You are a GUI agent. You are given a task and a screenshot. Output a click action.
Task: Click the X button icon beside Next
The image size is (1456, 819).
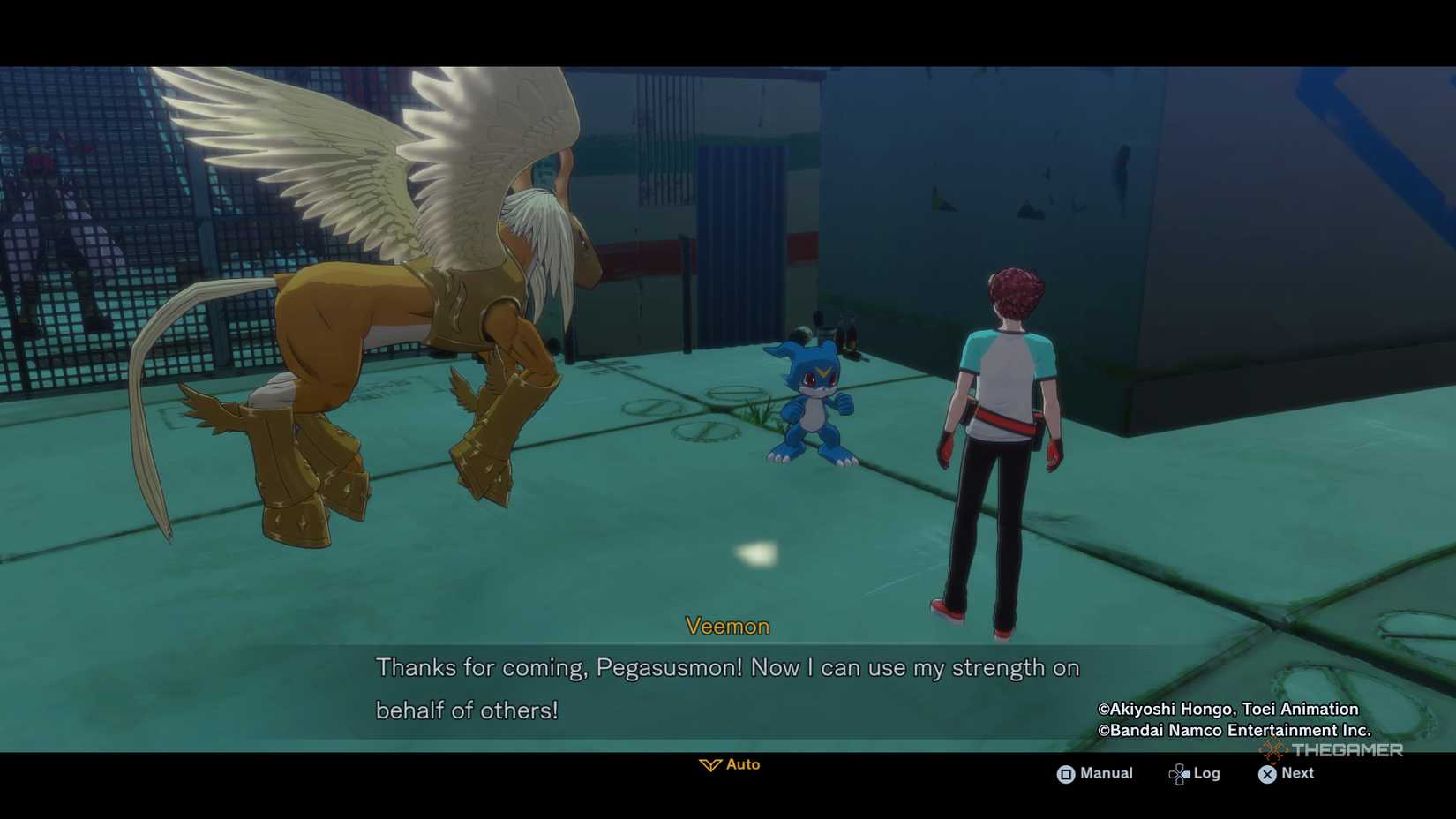click(1265, 774)
